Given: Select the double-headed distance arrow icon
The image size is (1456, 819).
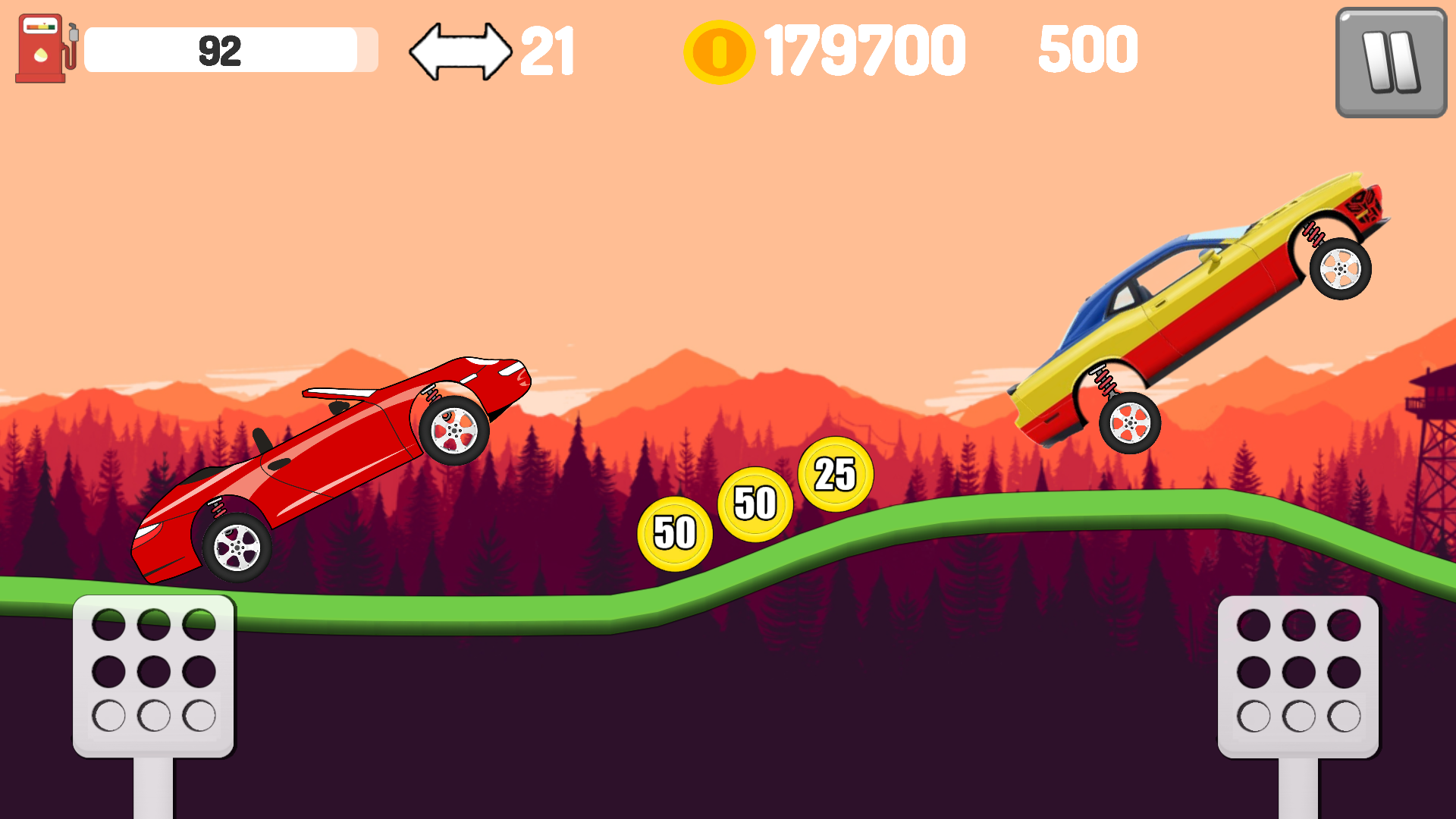Looking at the screenshot, I should pyautogui.click(x=461, y=49).
